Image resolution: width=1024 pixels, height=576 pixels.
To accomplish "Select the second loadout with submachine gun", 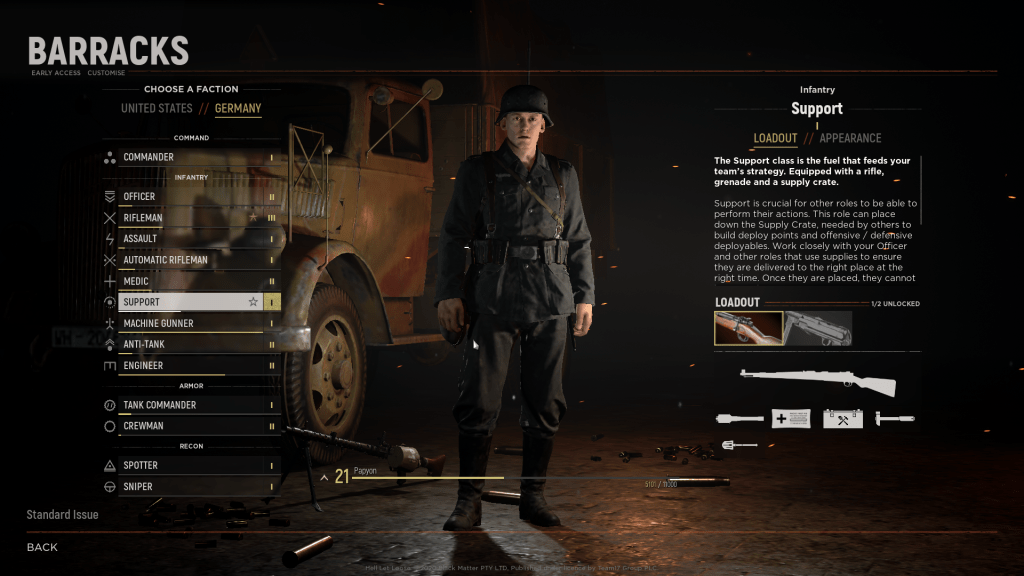I will 817,328.
